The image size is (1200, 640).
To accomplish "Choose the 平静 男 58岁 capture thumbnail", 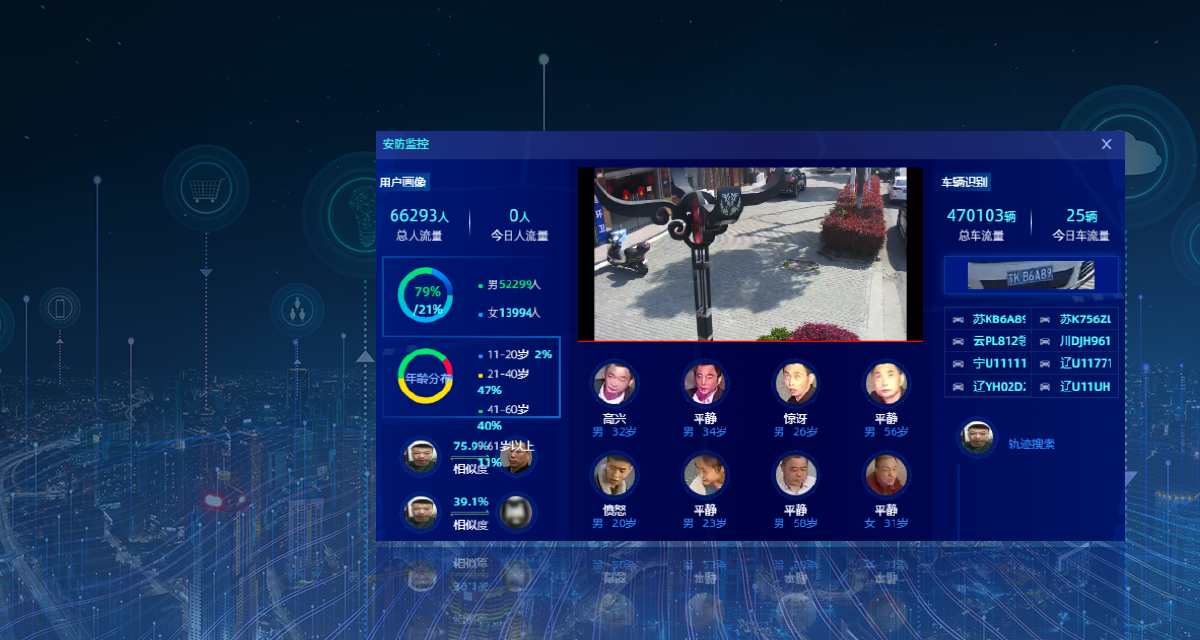I will tap(796, 475).
